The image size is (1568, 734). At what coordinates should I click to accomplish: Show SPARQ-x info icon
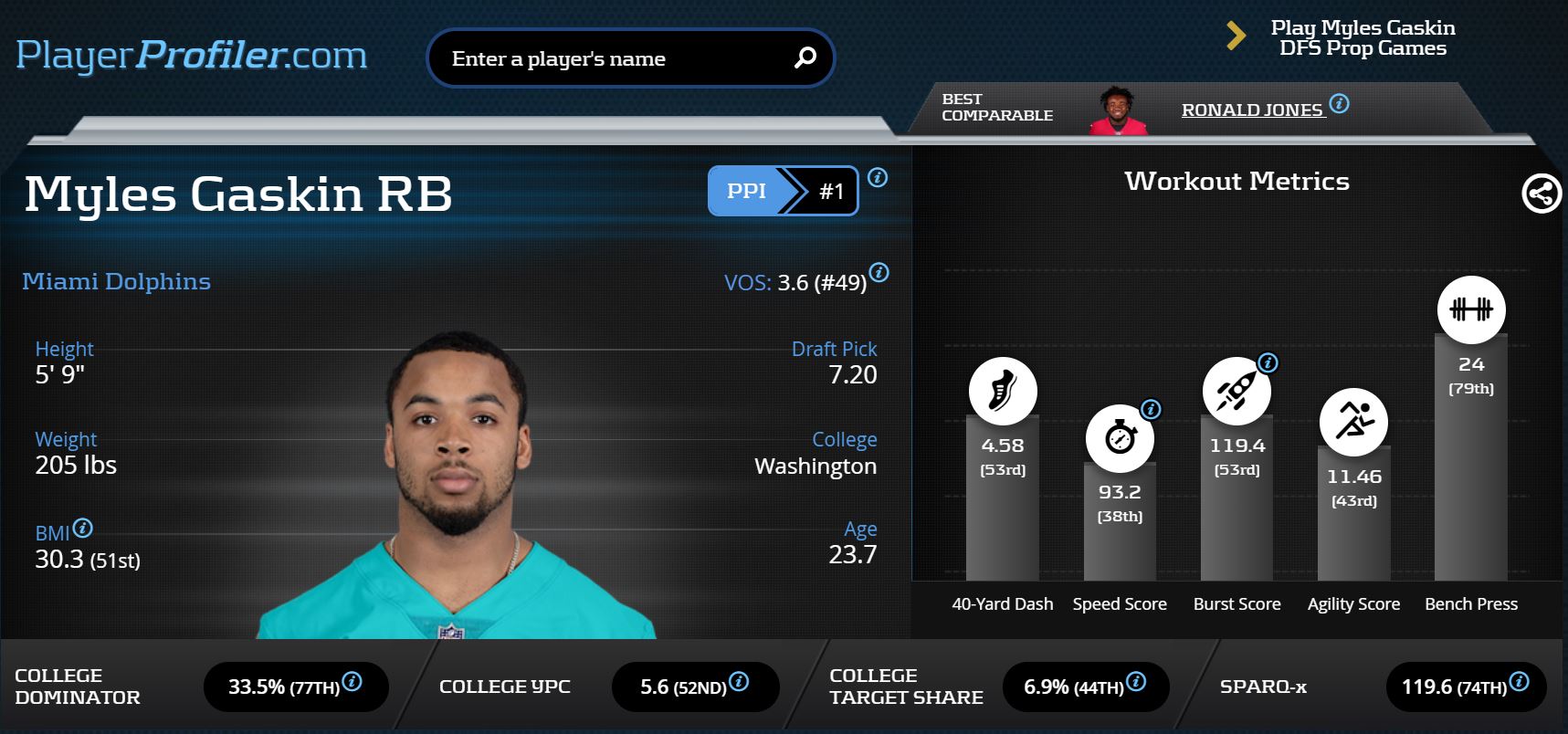click(x=1519, y=681)
